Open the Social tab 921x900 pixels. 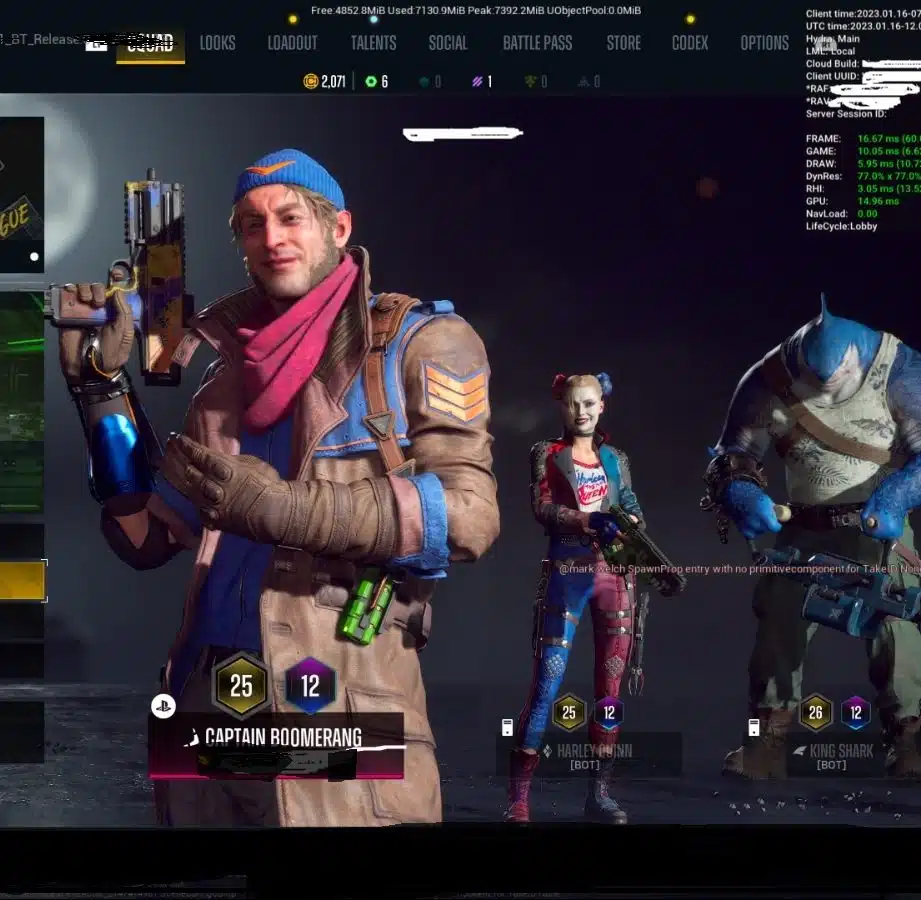[x=447, y=43]
